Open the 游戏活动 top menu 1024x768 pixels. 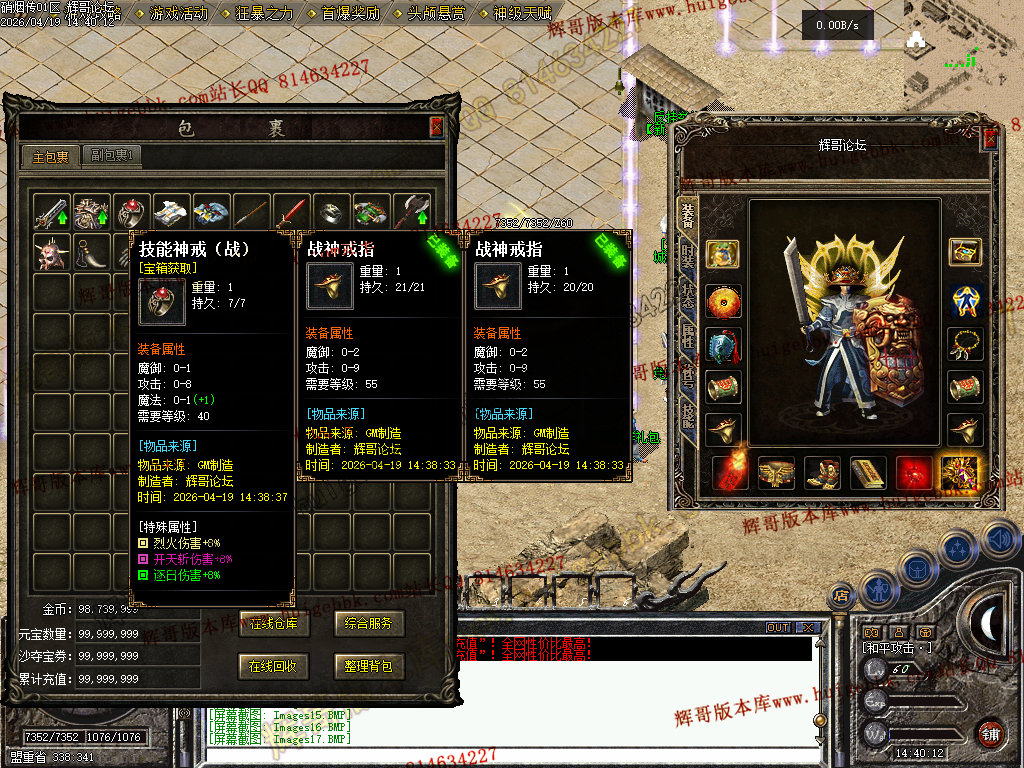[x=179, y=13]
